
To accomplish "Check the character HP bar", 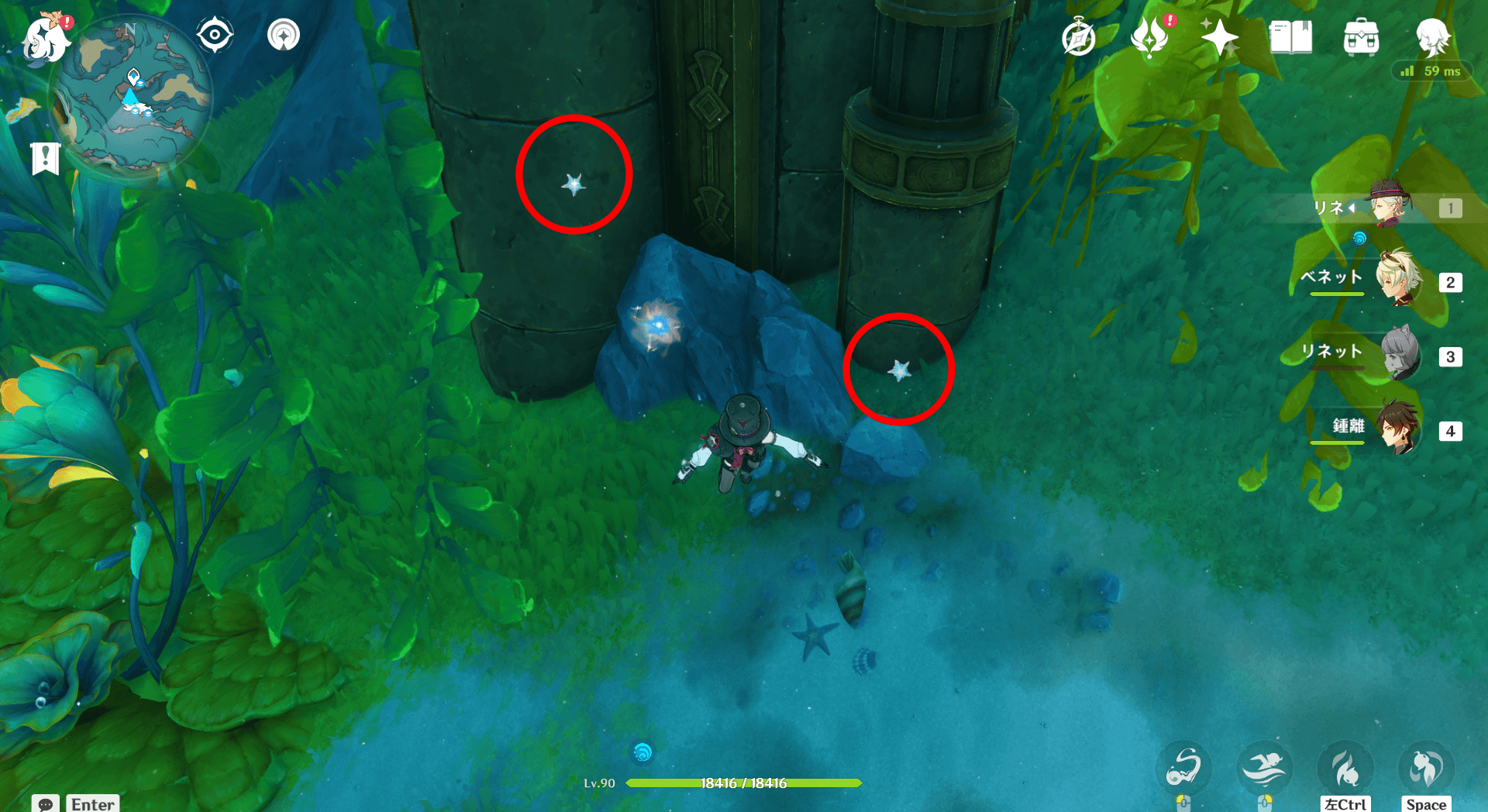I will point(744,783).
